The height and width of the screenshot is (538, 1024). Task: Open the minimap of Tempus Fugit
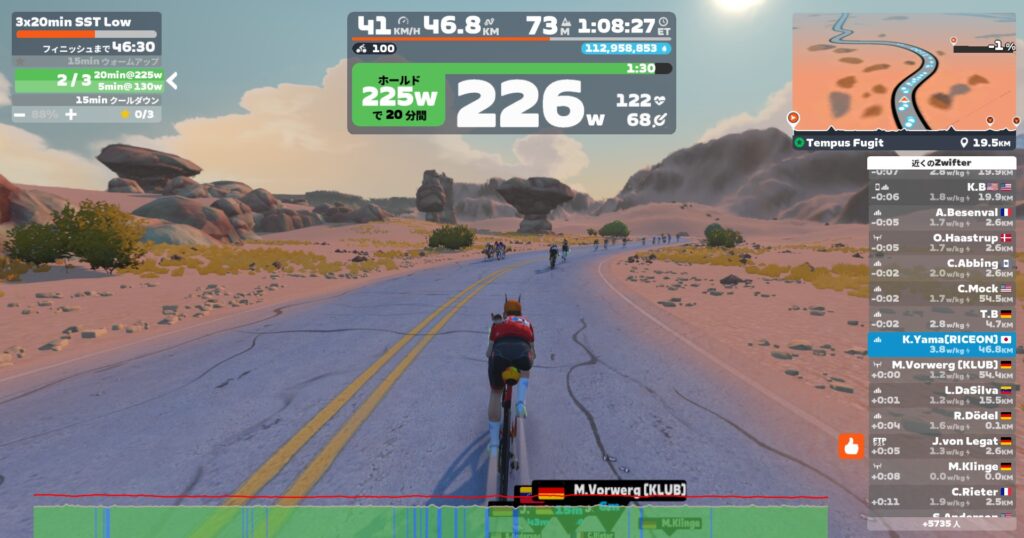click(903, 72)
